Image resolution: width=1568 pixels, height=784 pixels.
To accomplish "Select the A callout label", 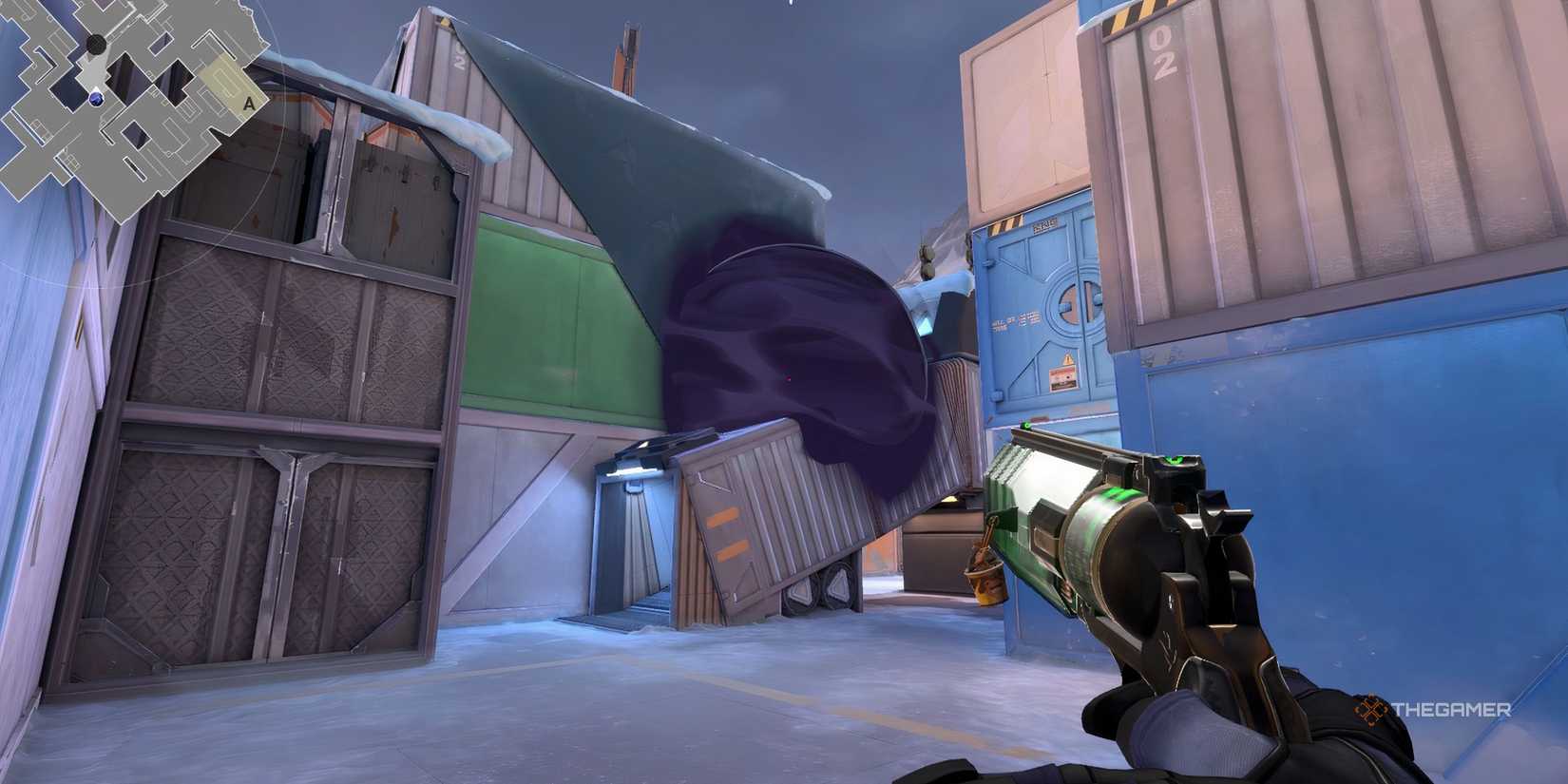I will 248,102.
